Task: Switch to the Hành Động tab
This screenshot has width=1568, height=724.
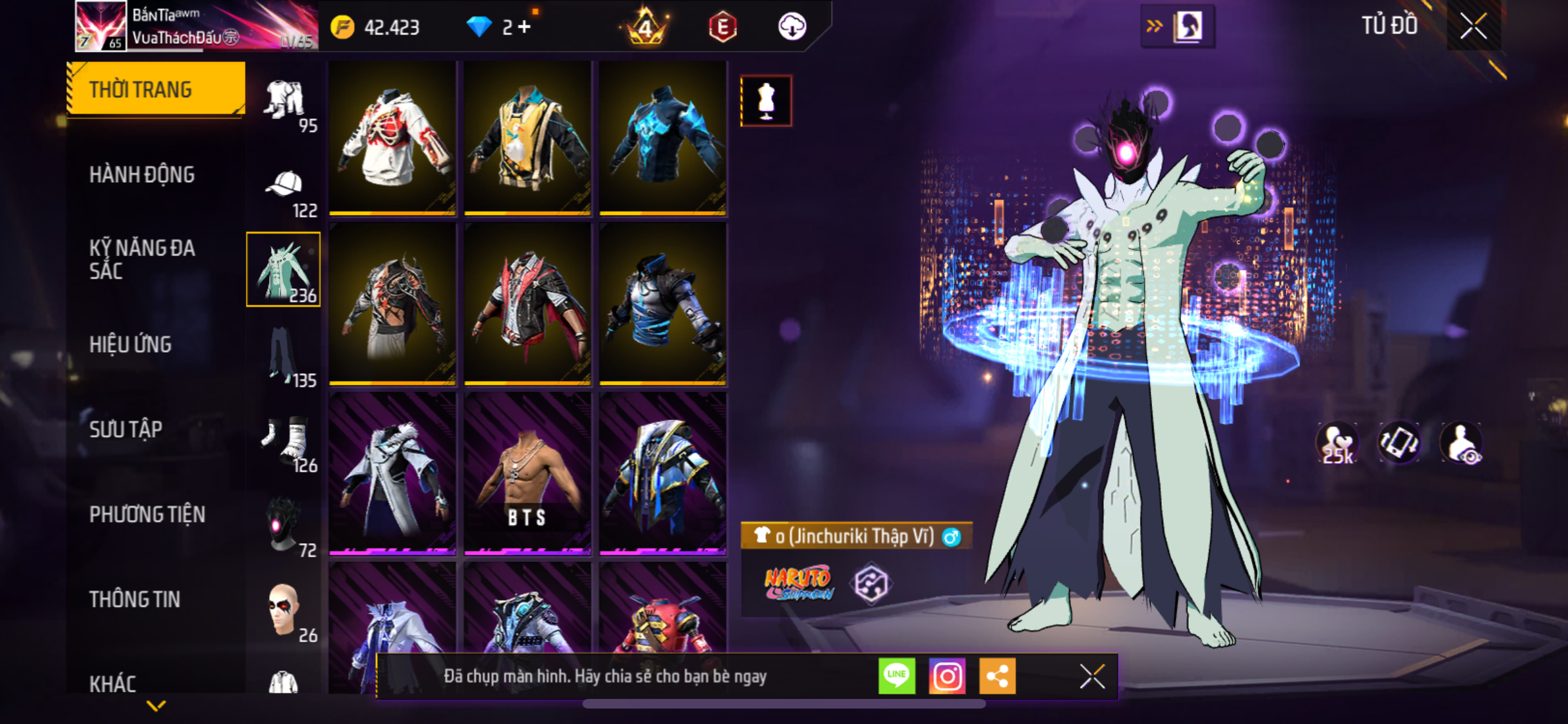Action: tap(142, 174)
